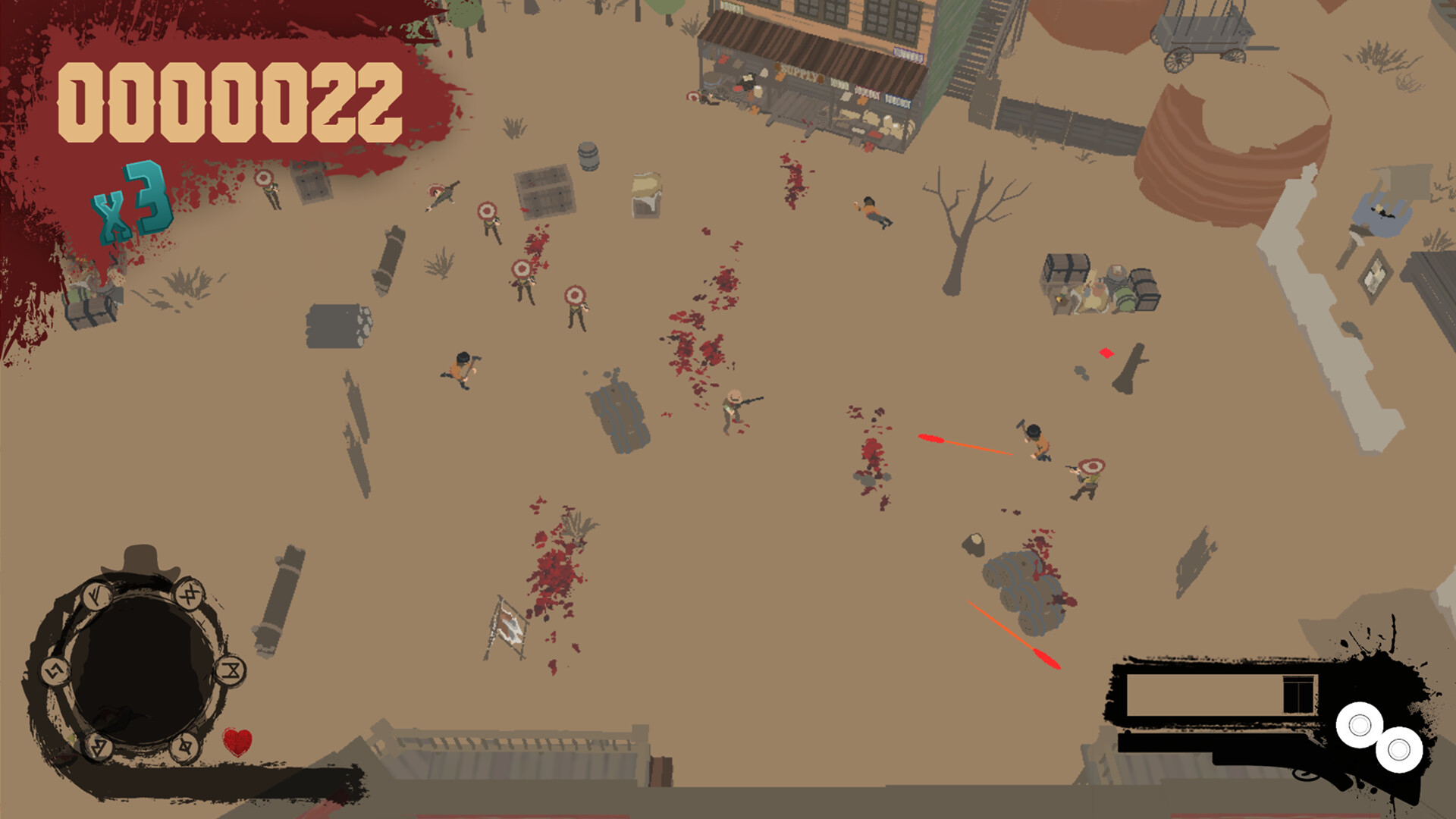Click the score counter reading 0000022

231,102
